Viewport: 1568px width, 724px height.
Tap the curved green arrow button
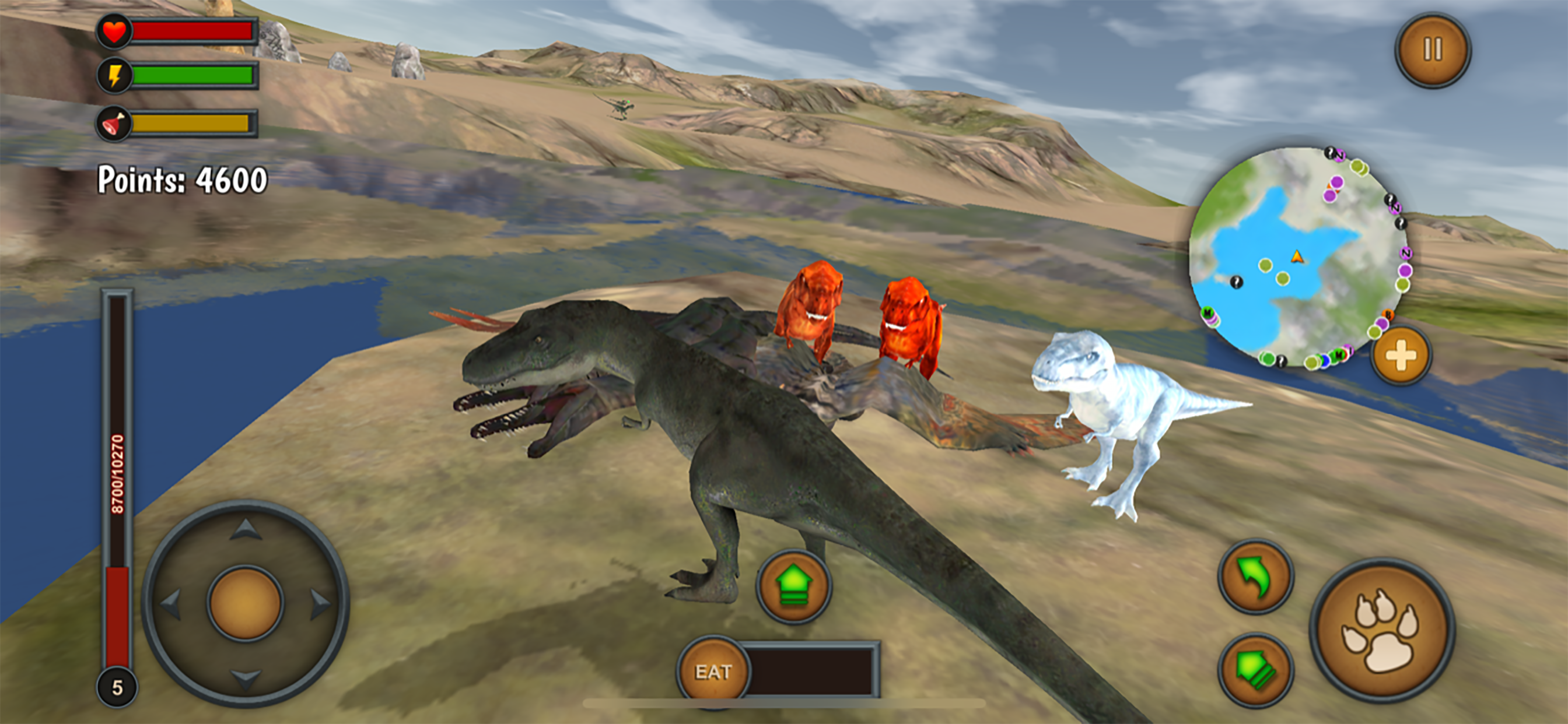click(1255, 576)
